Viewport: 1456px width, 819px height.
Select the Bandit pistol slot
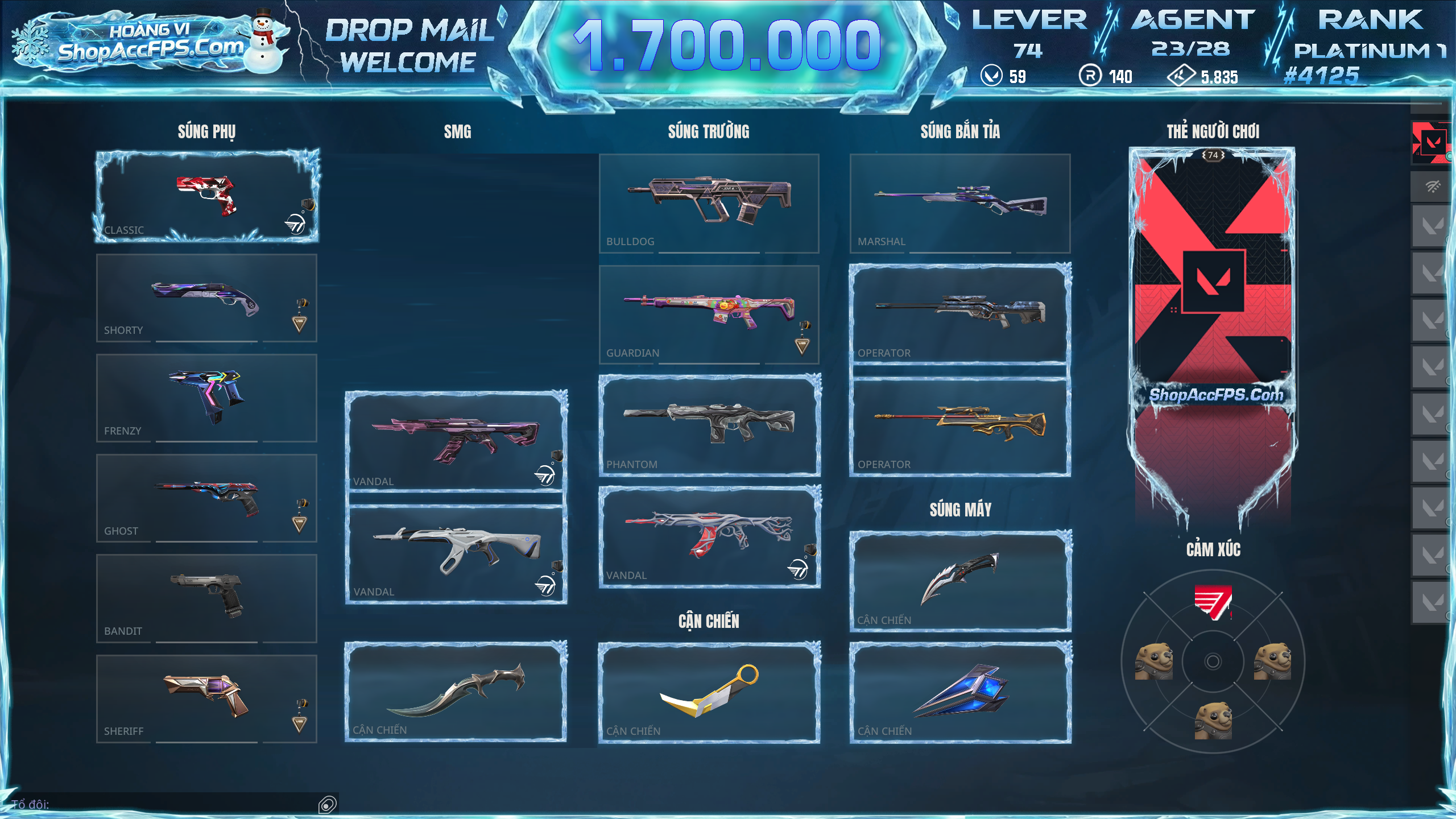[206, 598]
